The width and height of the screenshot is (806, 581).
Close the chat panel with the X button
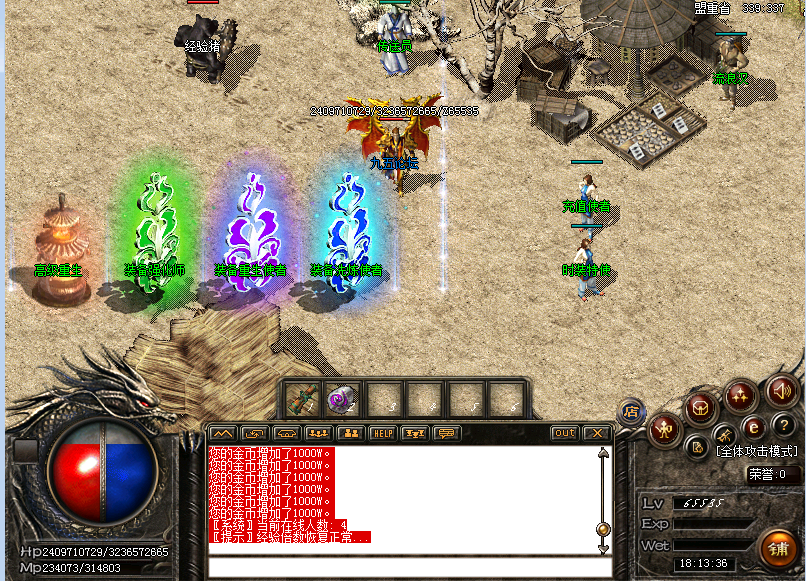click(597, 433)
